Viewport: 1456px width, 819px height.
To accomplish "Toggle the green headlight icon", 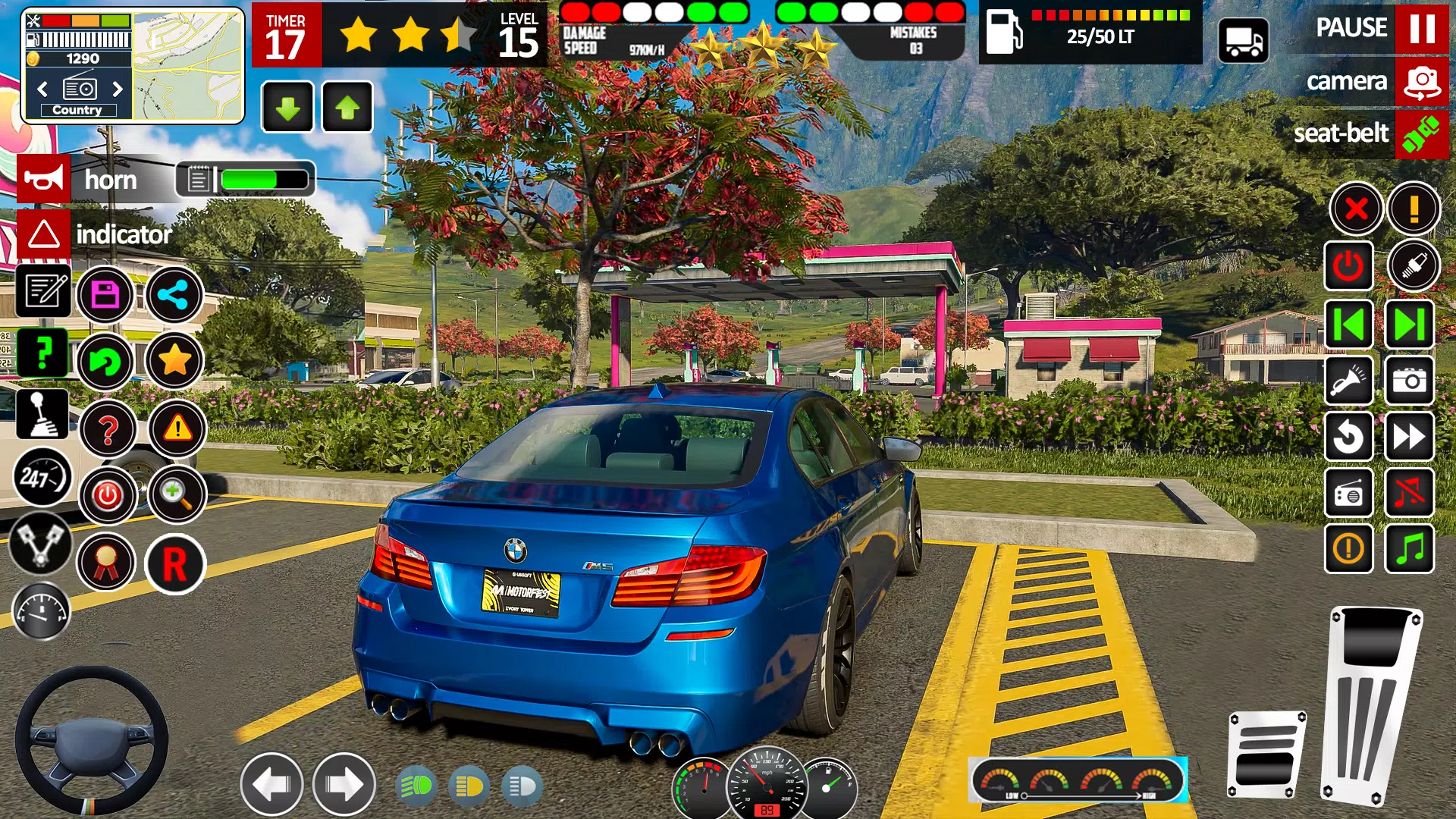I will 416,786.
